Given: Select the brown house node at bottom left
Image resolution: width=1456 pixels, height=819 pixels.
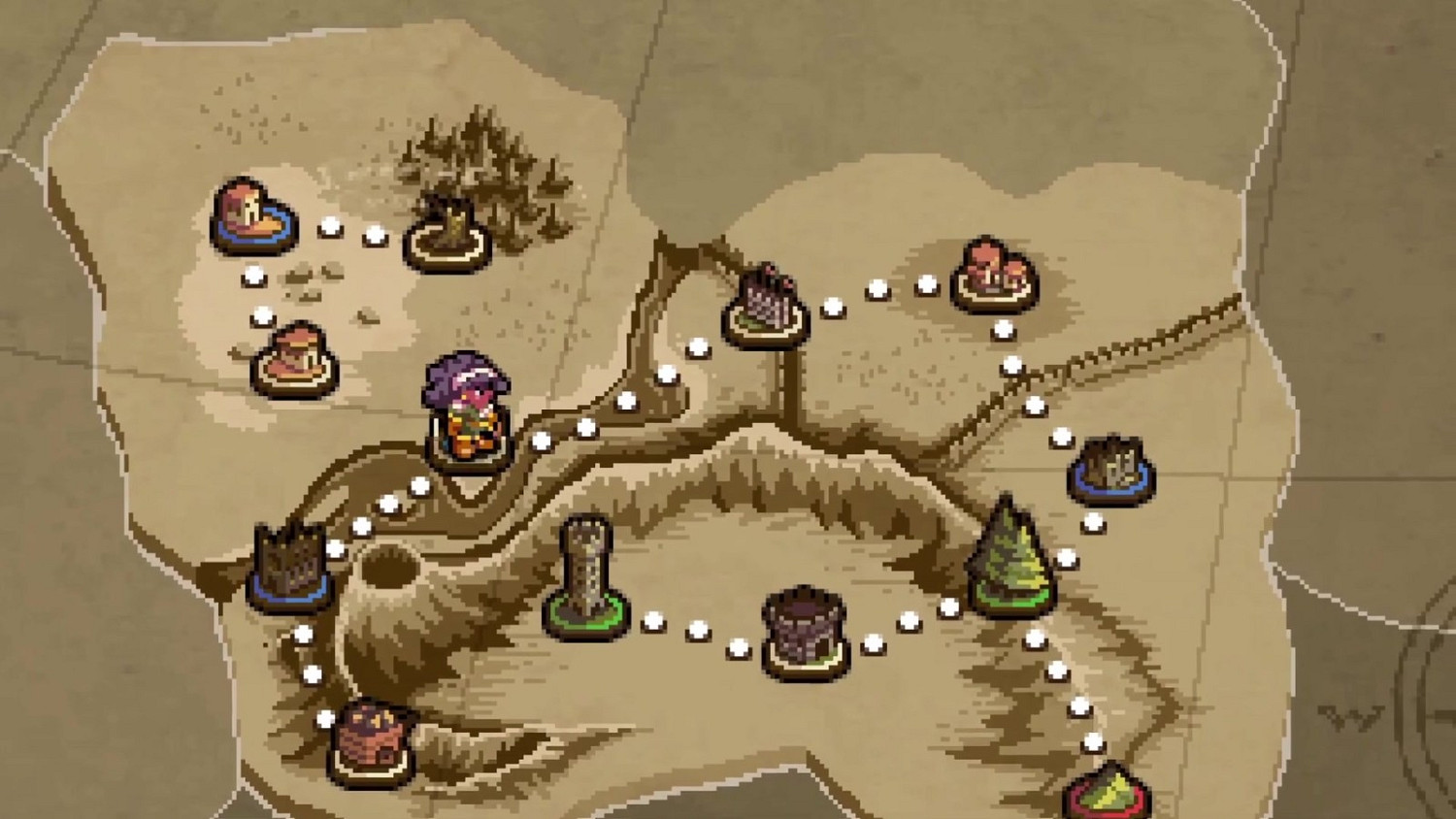Looking at the screenshot, I should (374, 742).
